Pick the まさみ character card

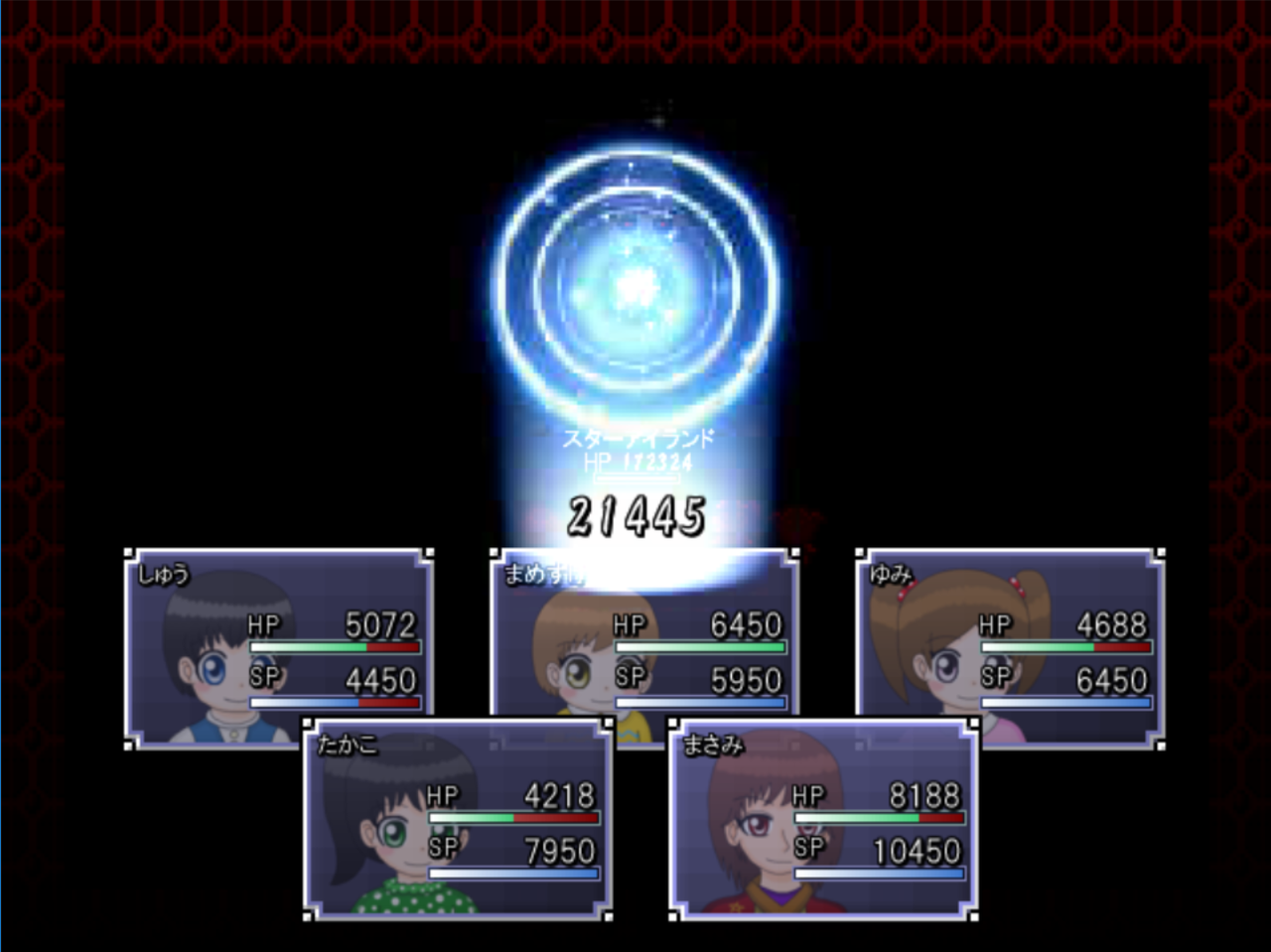822,819
